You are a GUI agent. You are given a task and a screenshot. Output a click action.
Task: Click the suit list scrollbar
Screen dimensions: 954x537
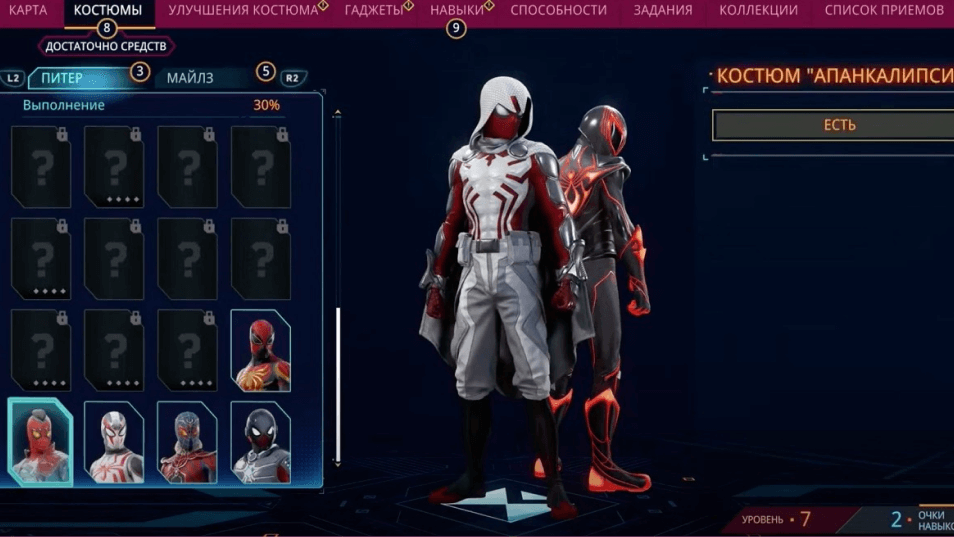pyautogui.click(x=338, y=385)
